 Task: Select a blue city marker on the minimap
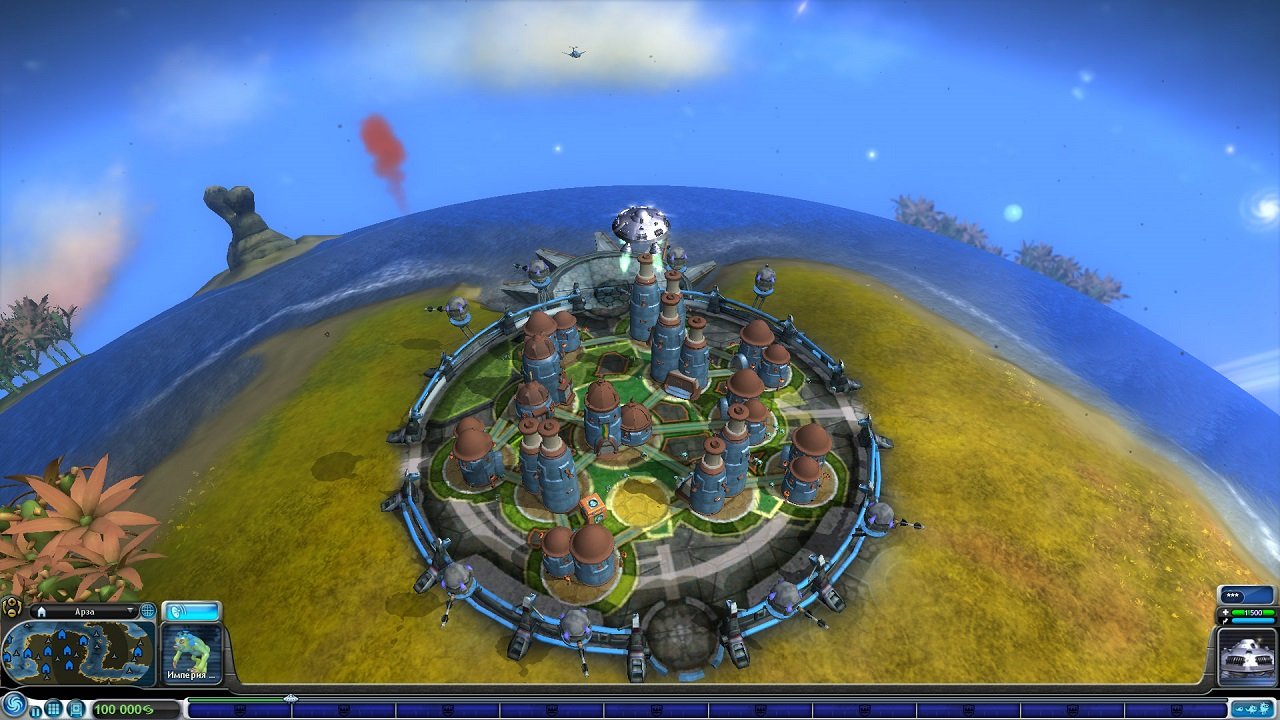coord(60,636)
